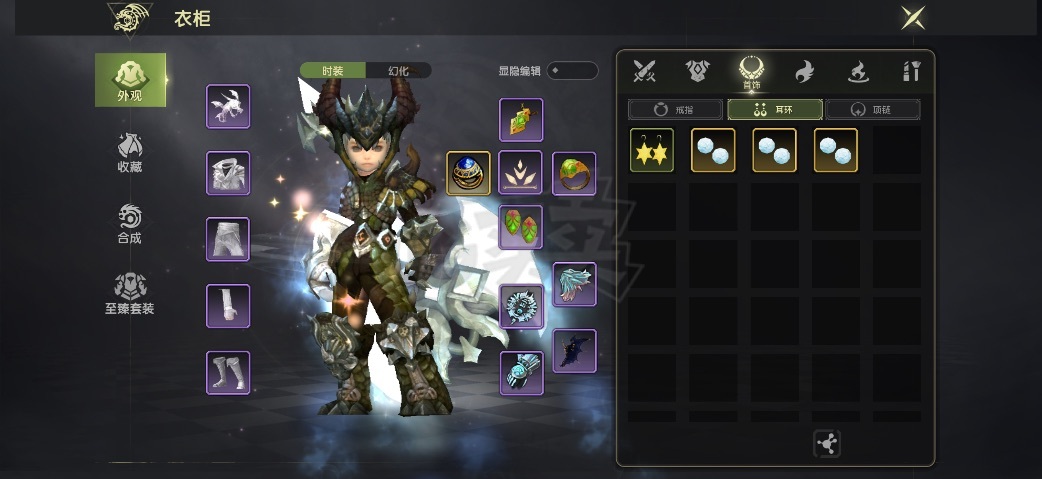Screen dimensions: 1042x479
Task: Open the 合成 synthesis section
Action: [x=130, y=224]
